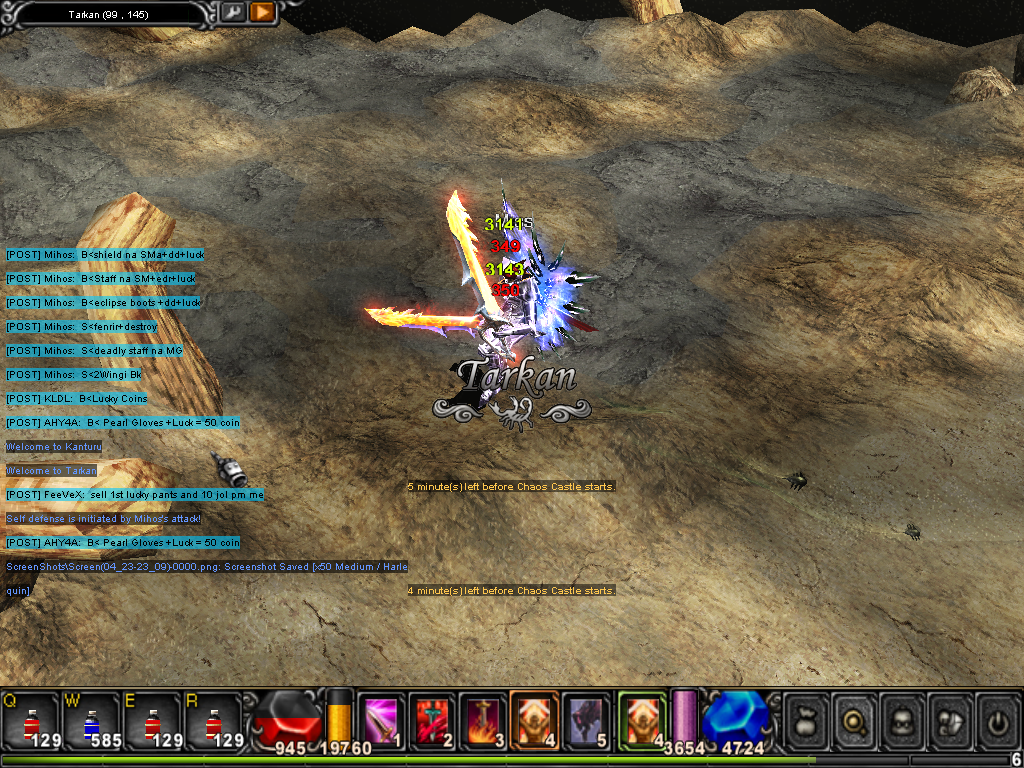Use the E slot red potion
1024x768 pixels.
tap(151, 721)
